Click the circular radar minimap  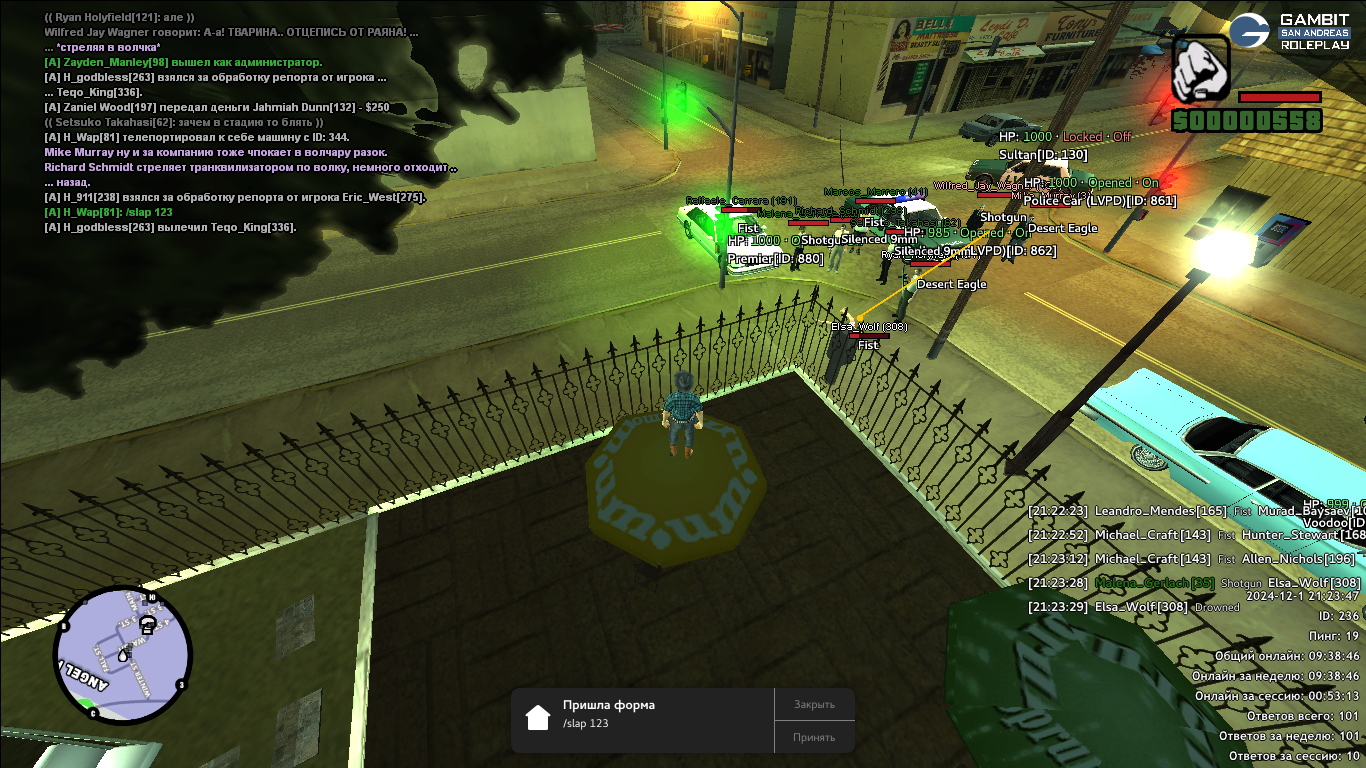pos(122,654)
